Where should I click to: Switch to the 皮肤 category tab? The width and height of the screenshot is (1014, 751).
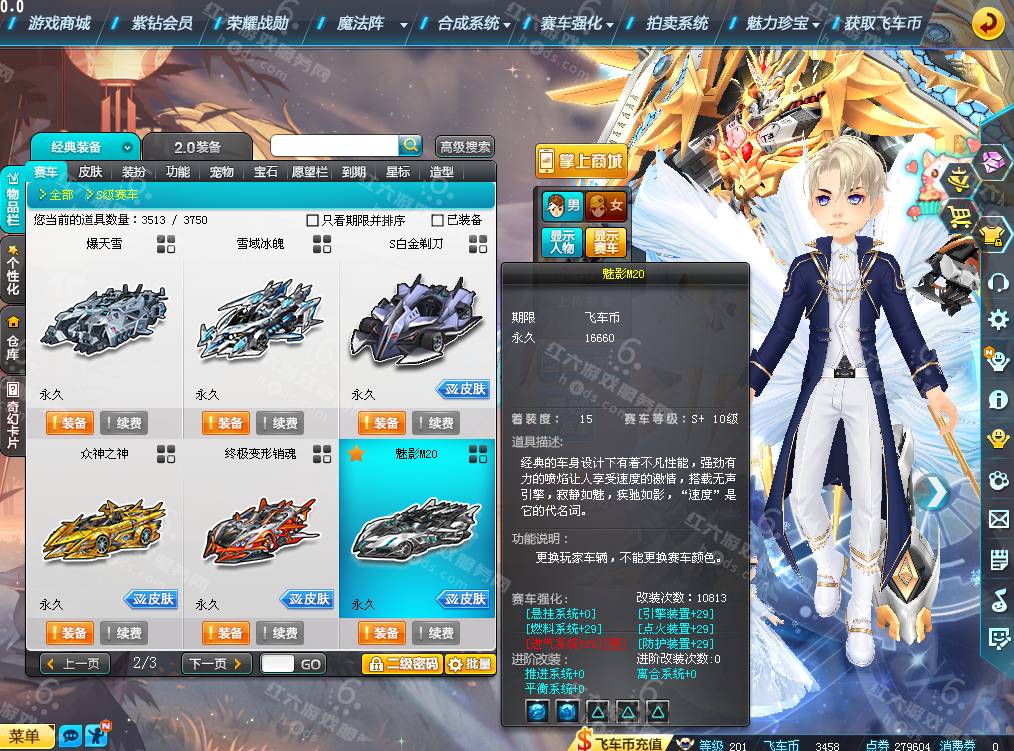pyautogui.click(x=90, y=172)
